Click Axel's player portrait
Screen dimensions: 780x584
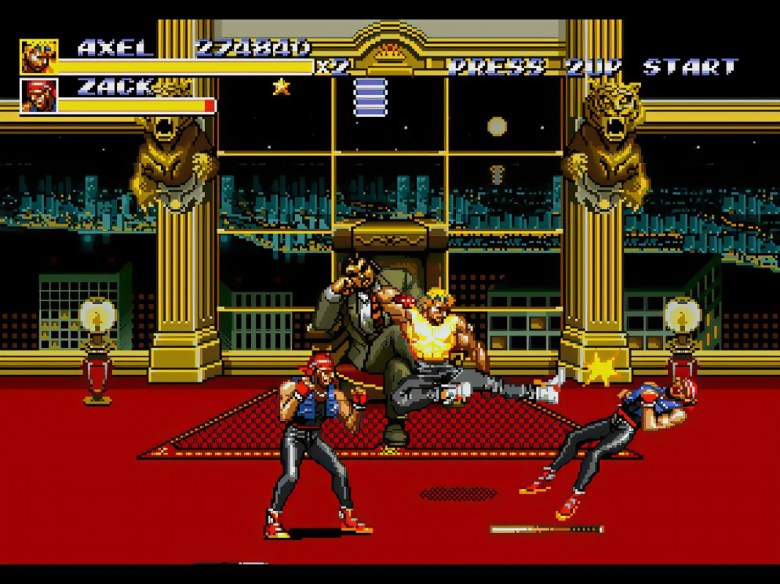(x=38, y=57)
